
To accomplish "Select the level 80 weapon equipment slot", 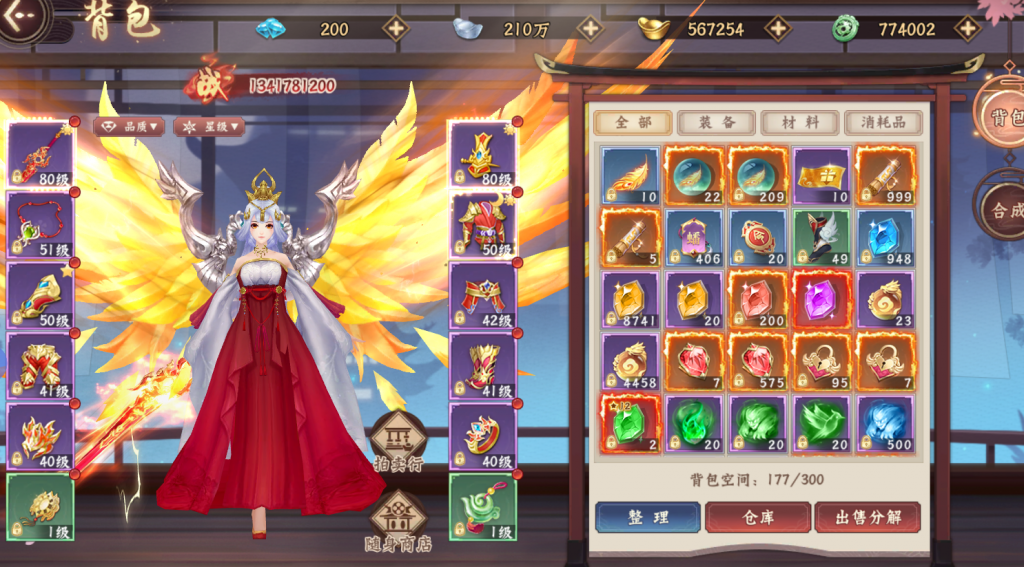I will pyautogui.click(x=40, y=154).
